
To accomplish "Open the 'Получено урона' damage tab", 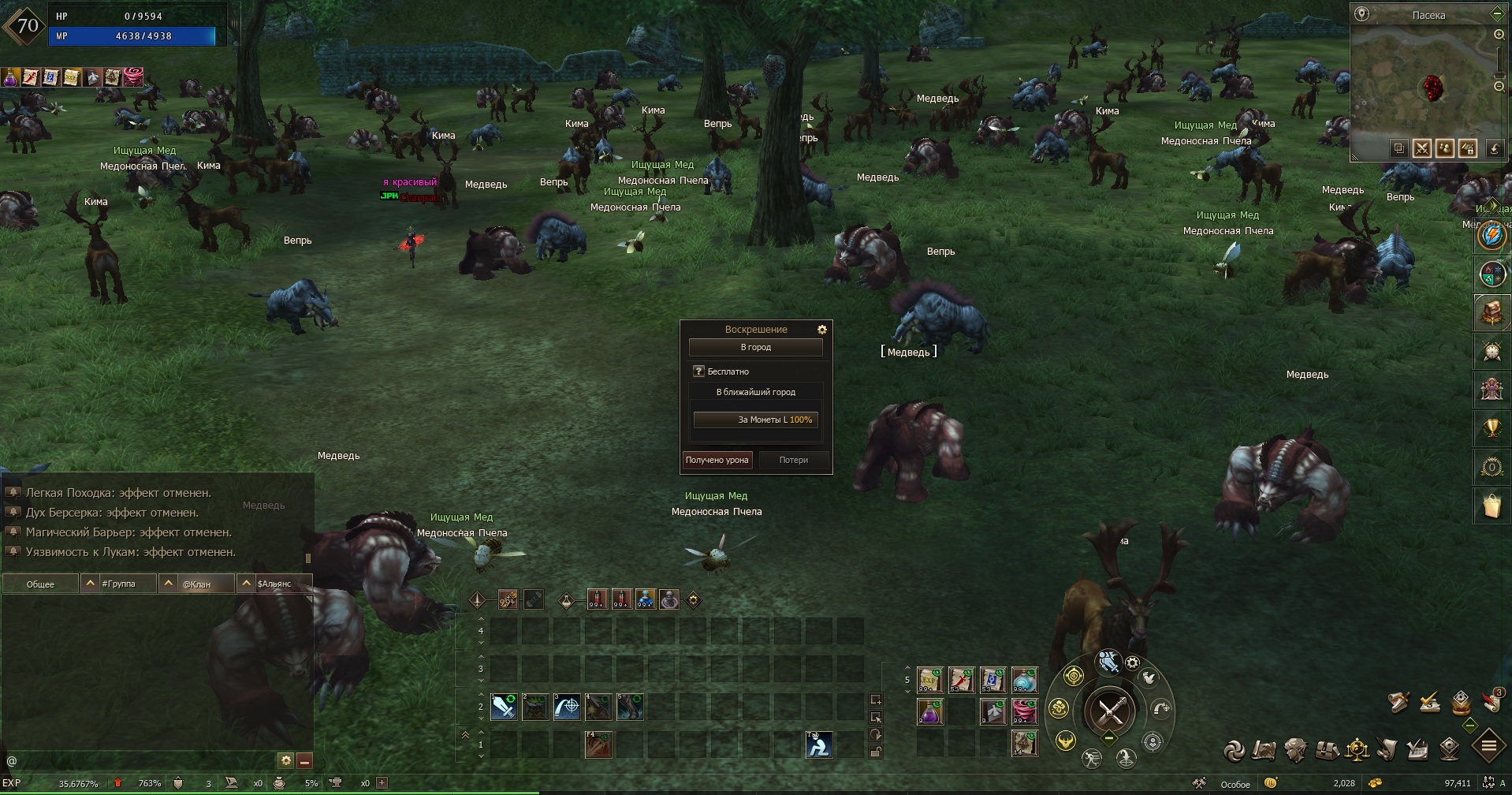I will [x=717, y=460].
